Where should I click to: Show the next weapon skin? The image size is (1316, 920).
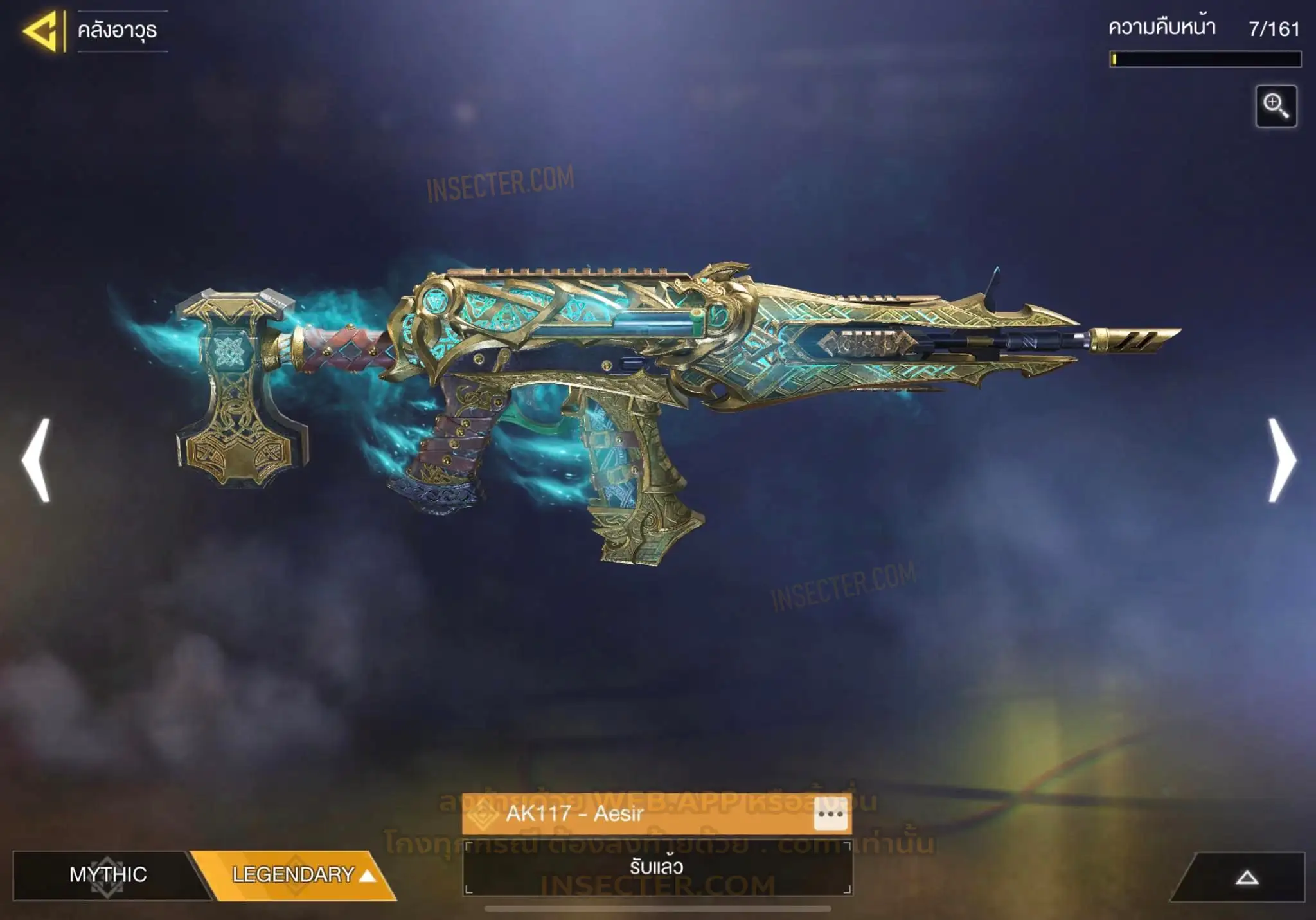1281,460
